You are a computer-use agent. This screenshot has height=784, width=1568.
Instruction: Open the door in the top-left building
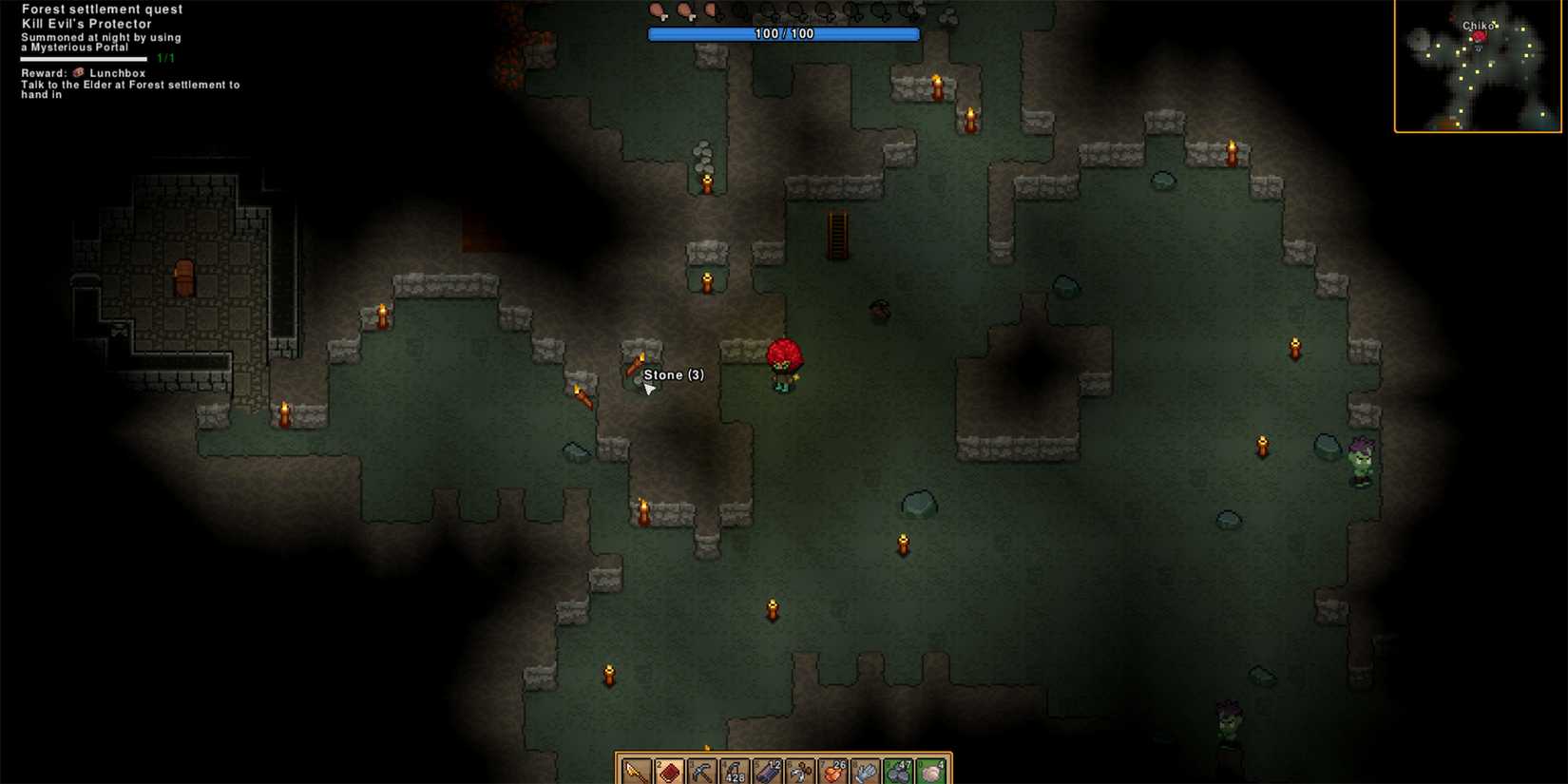[x=184, y=279]
